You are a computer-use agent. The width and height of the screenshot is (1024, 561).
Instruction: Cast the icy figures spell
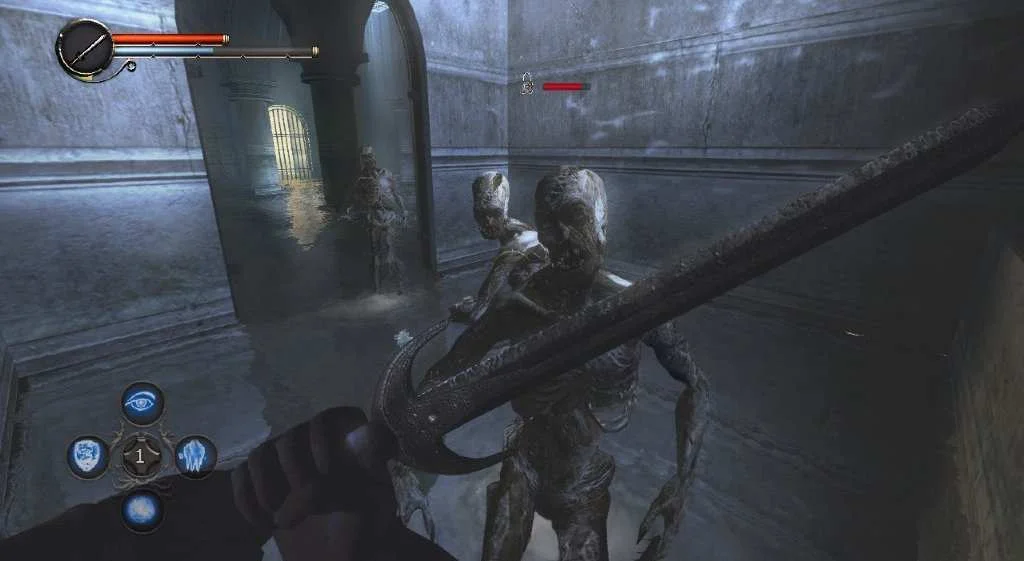tap(196, 456)
